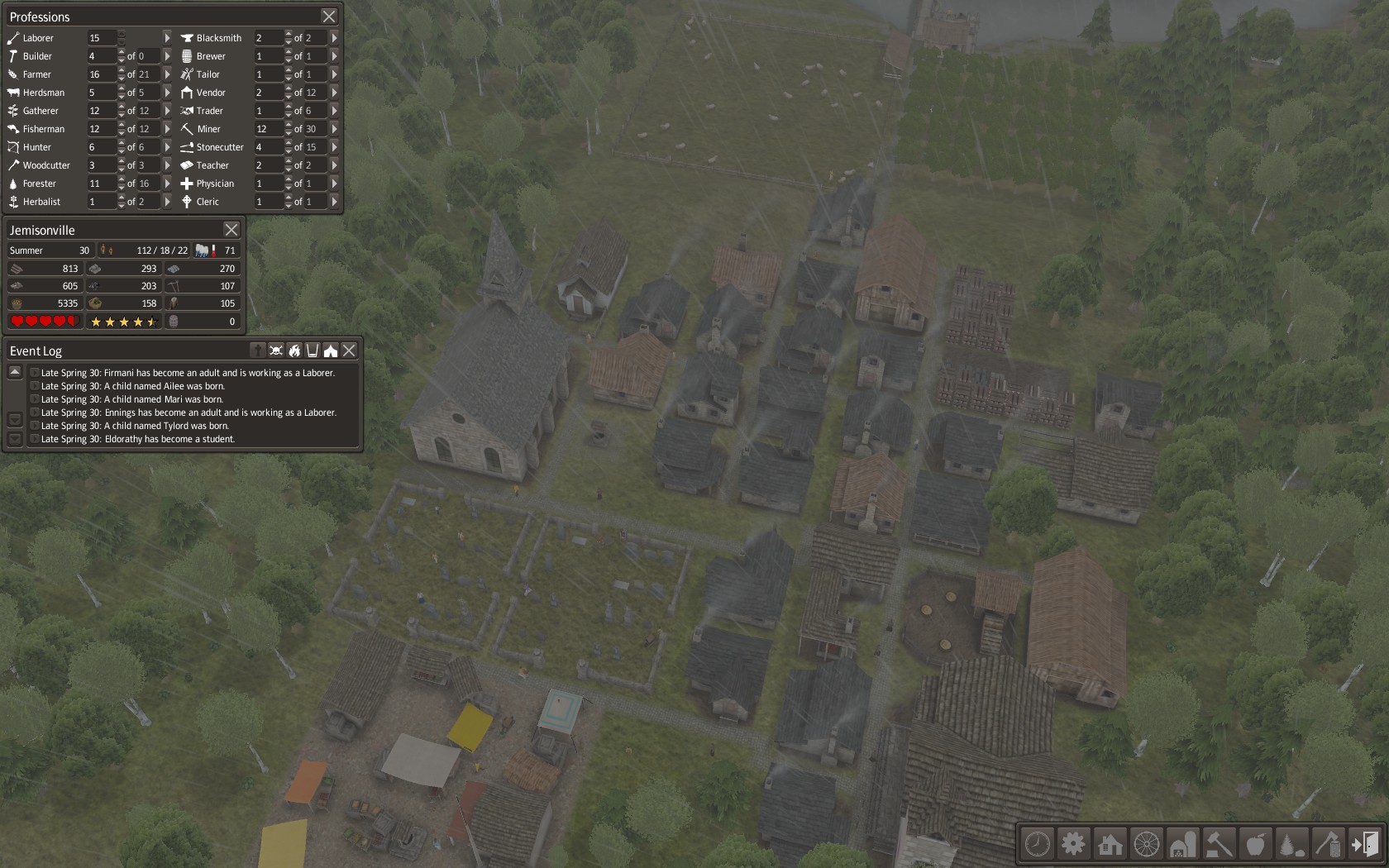The width and height of the screenshot is (1389, 868).
Task: Increase the Farmer worker count
Action: pyautogui.click(x=122, y=71)
